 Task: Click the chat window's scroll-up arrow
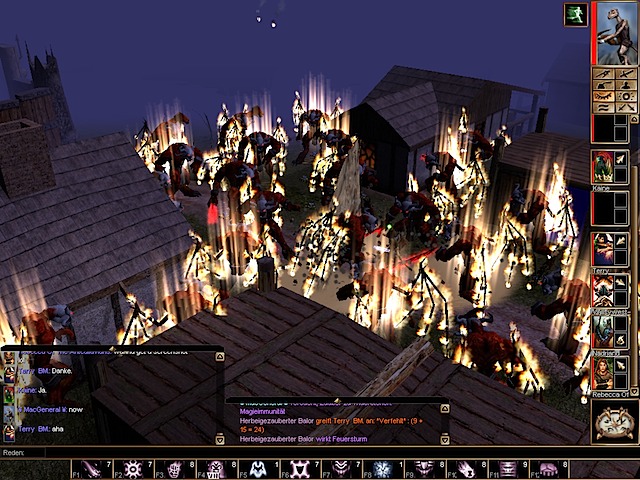[x=220, y=356]
